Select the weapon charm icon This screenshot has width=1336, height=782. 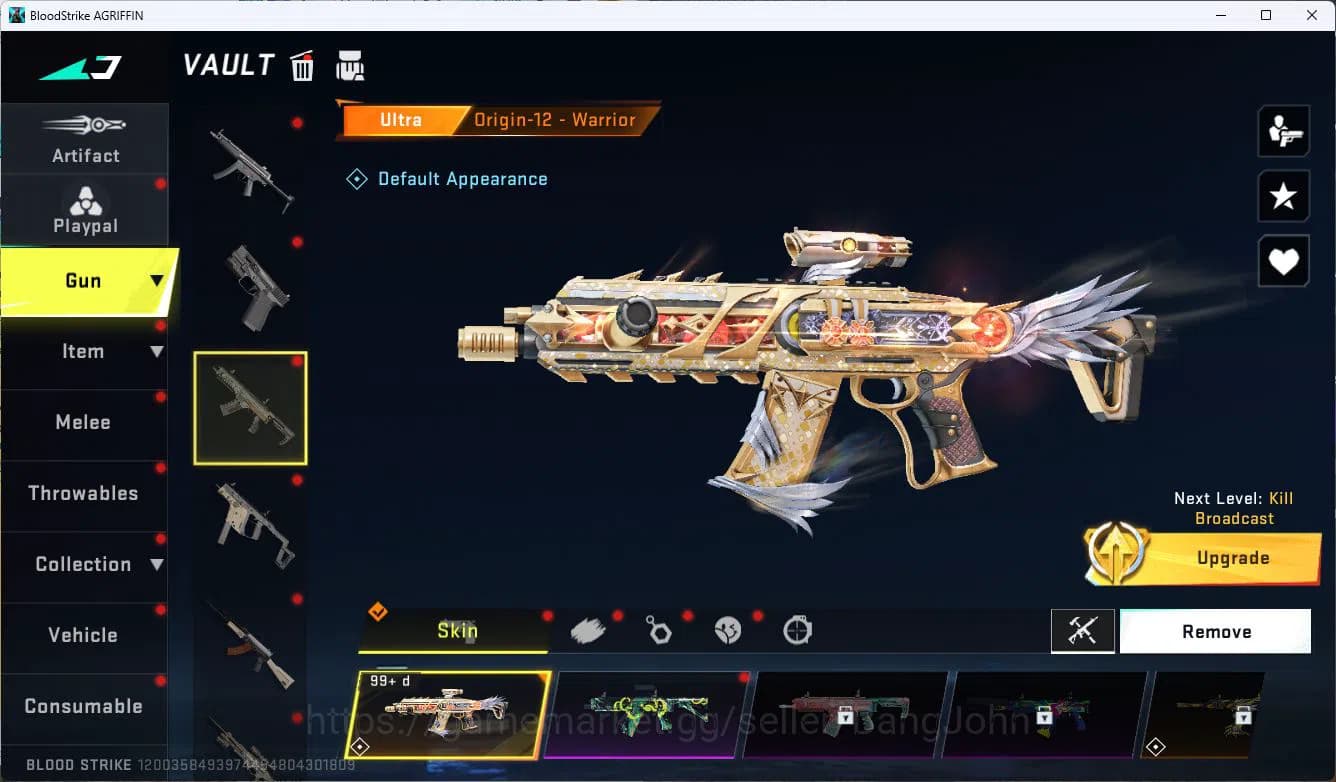click(x=657, y=628)
